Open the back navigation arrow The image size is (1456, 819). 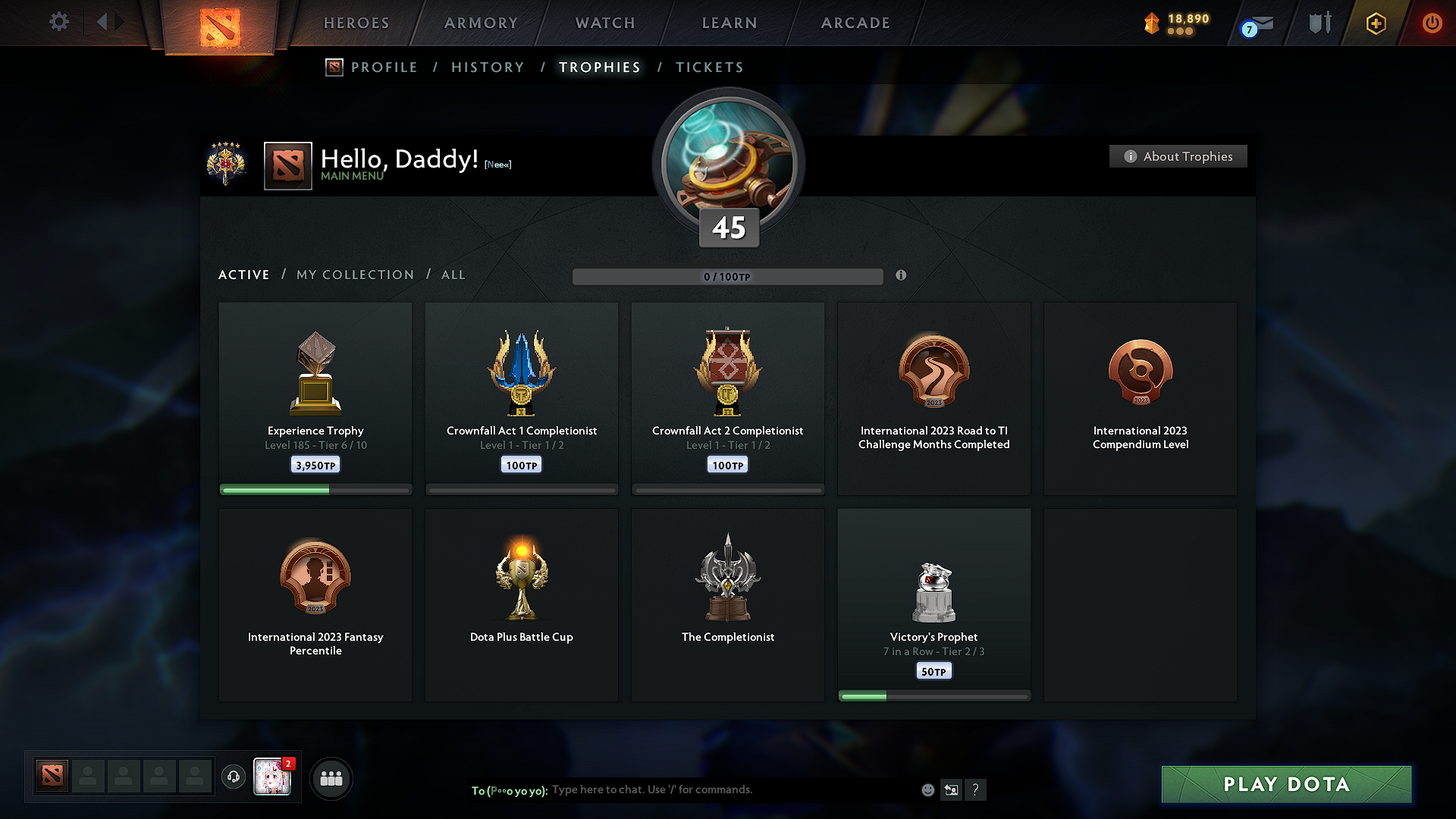103,22
